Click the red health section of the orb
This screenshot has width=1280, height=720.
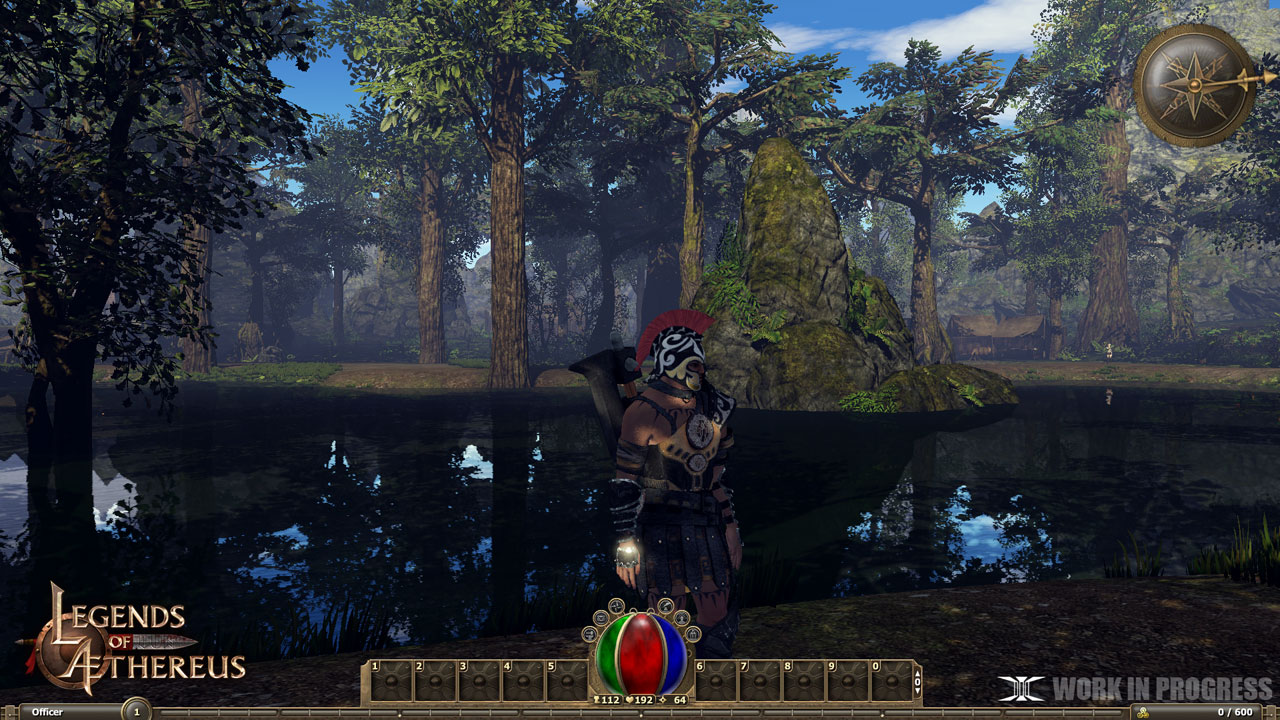640,652
